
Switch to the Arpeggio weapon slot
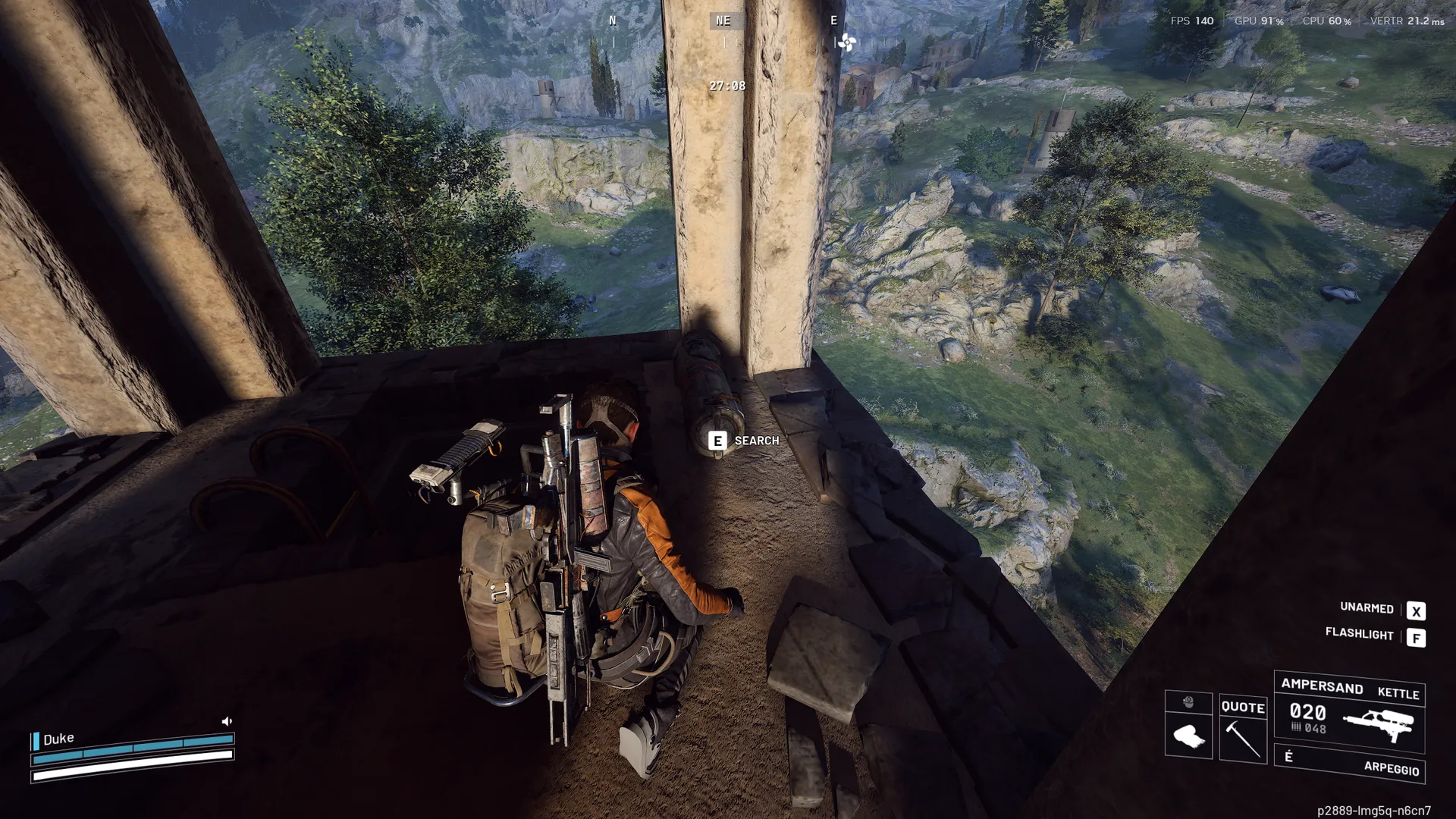pos(1350,764)
